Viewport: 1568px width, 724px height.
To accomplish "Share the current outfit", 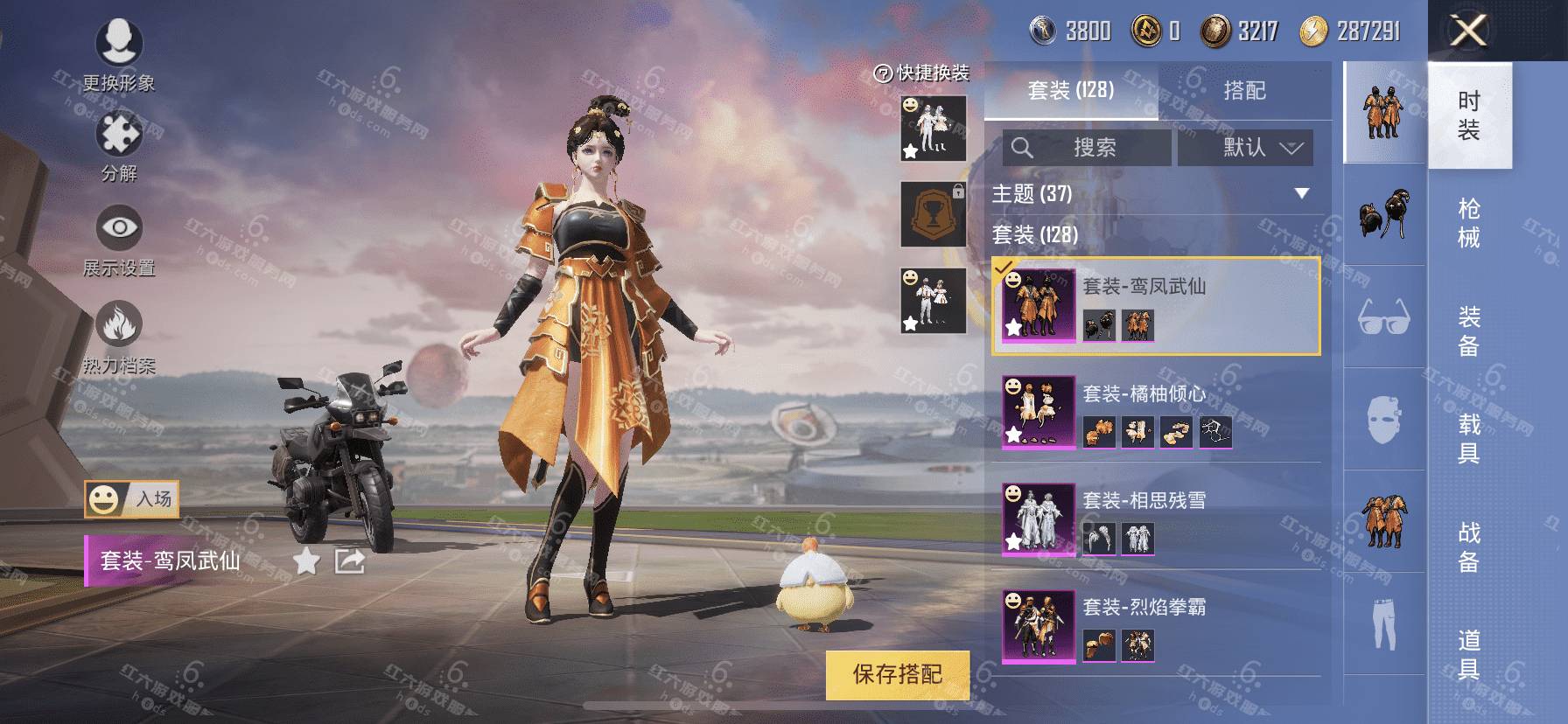I will tap(350, 561).
